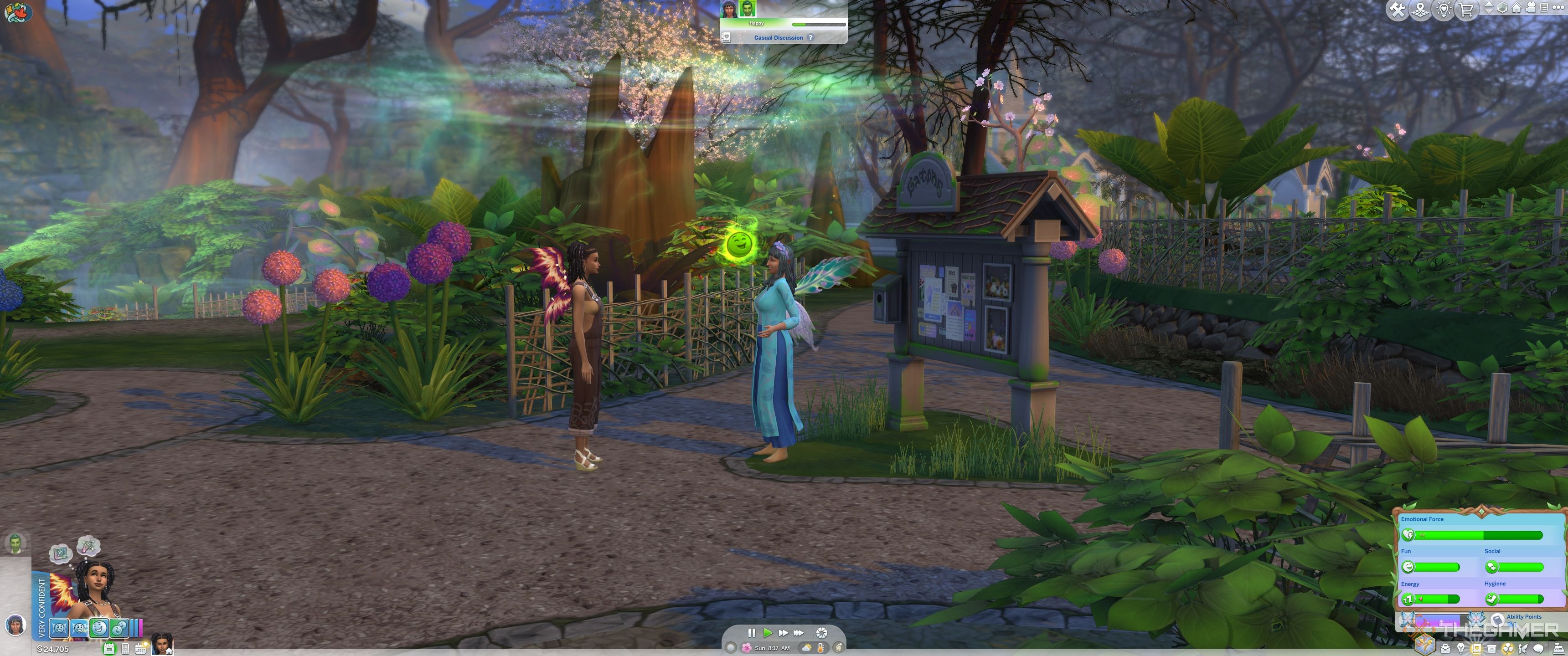This screenshot has height=656, width=1568.
Task: Toggle the walls cube view
Action: [1501, 8]
